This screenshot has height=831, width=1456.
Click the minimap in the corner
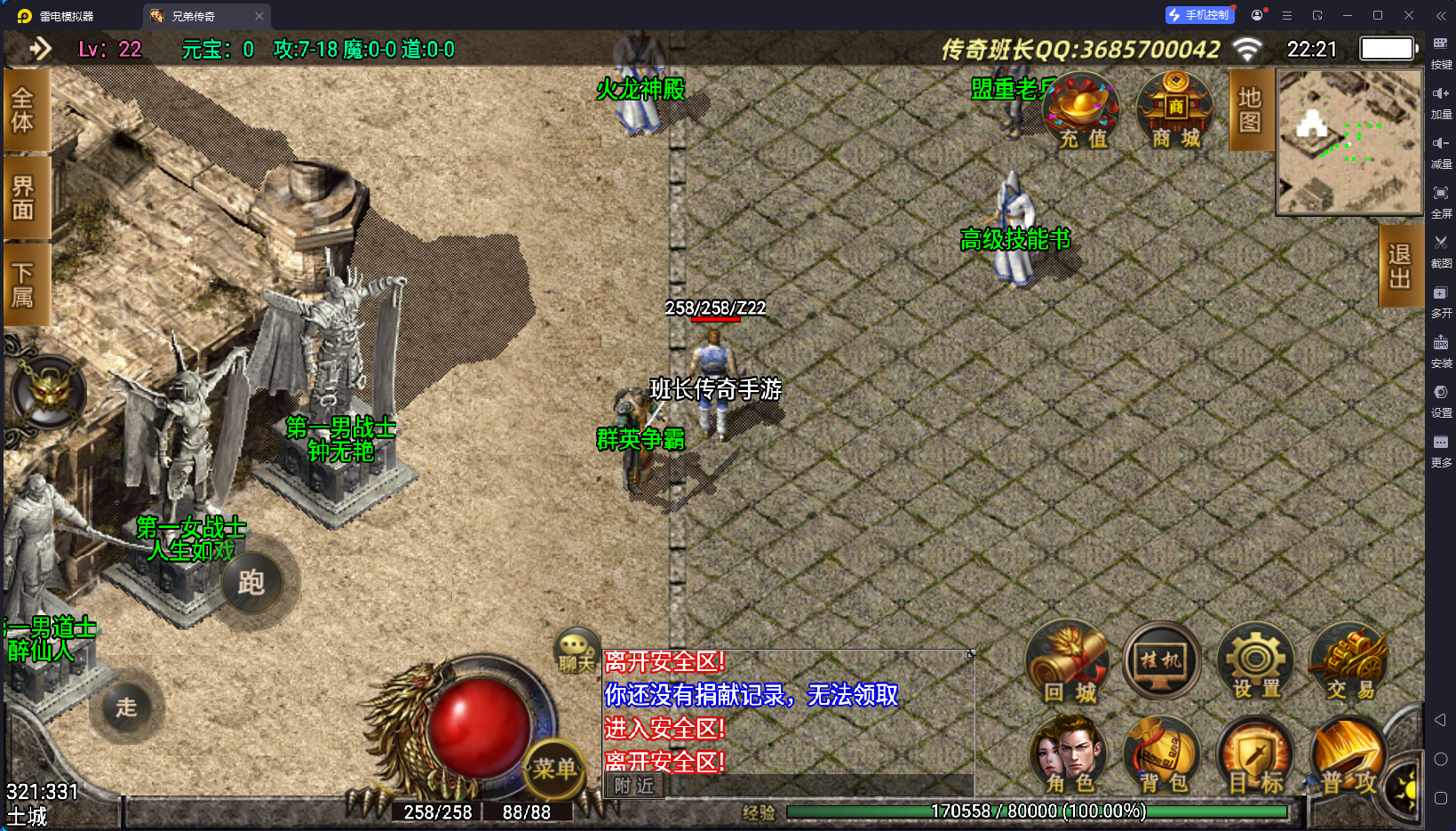1349,142
